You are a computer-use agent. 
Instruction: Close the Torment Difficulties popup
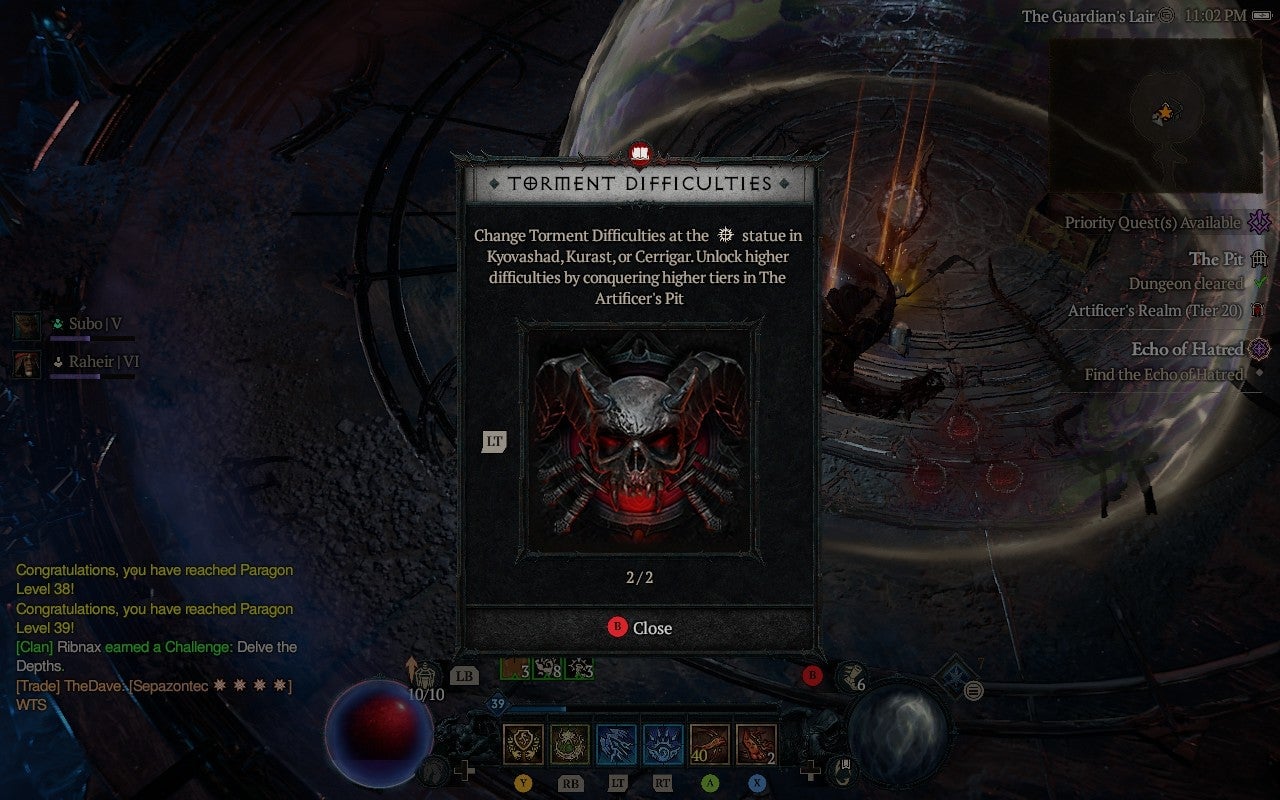(640, 628)
